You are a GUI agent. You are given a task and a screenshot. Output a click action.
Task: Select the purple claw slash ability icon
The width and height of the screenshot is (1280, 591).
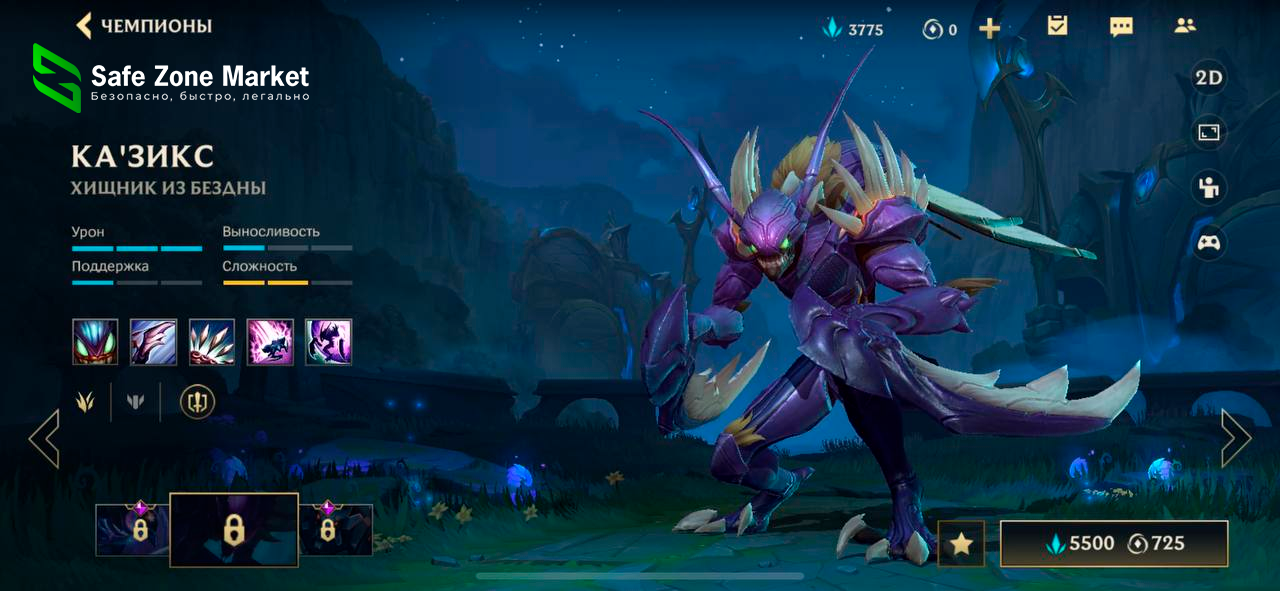[153, 342]
